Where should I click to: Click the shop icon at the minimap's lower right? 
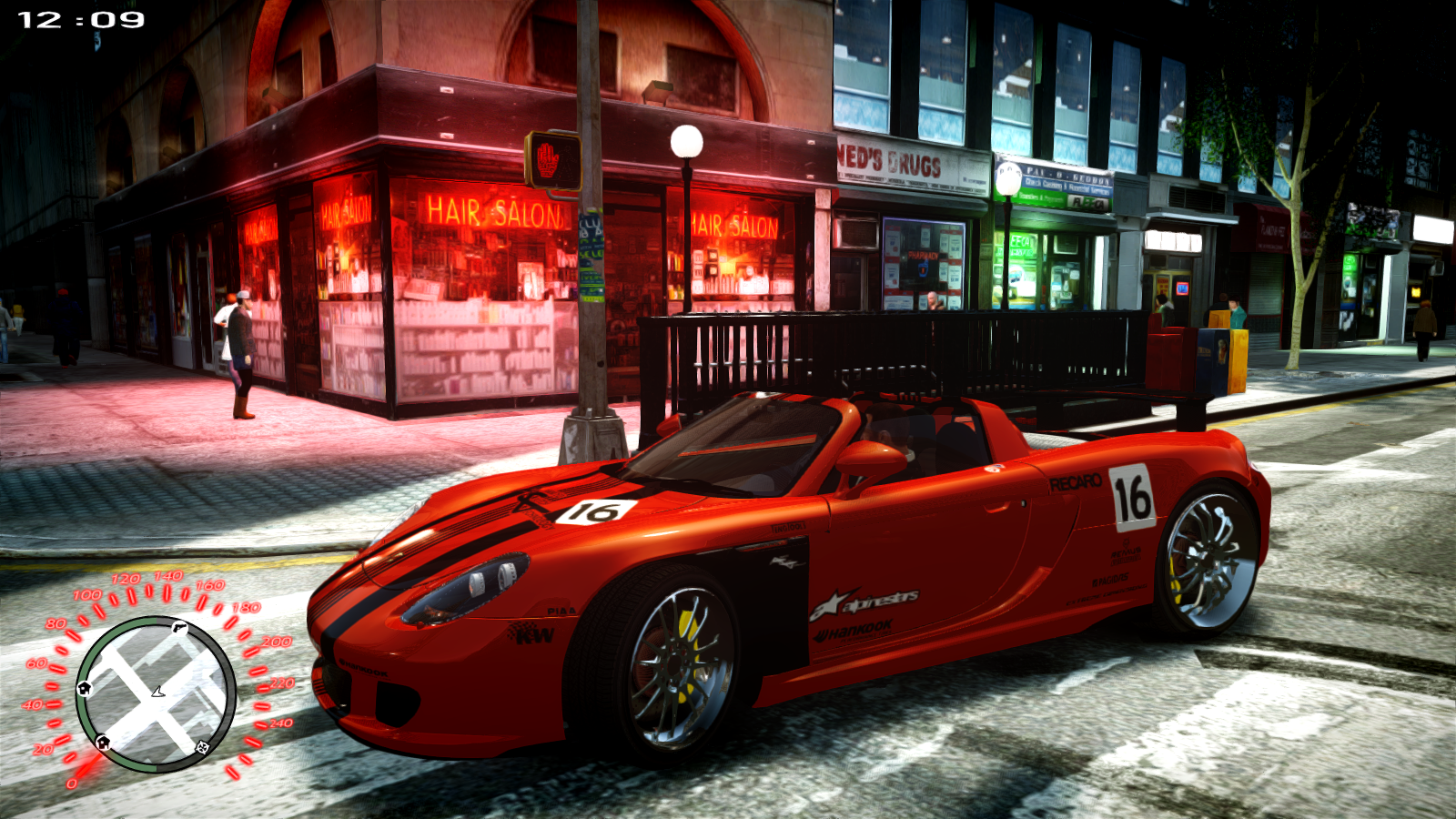tap(201, 747)
